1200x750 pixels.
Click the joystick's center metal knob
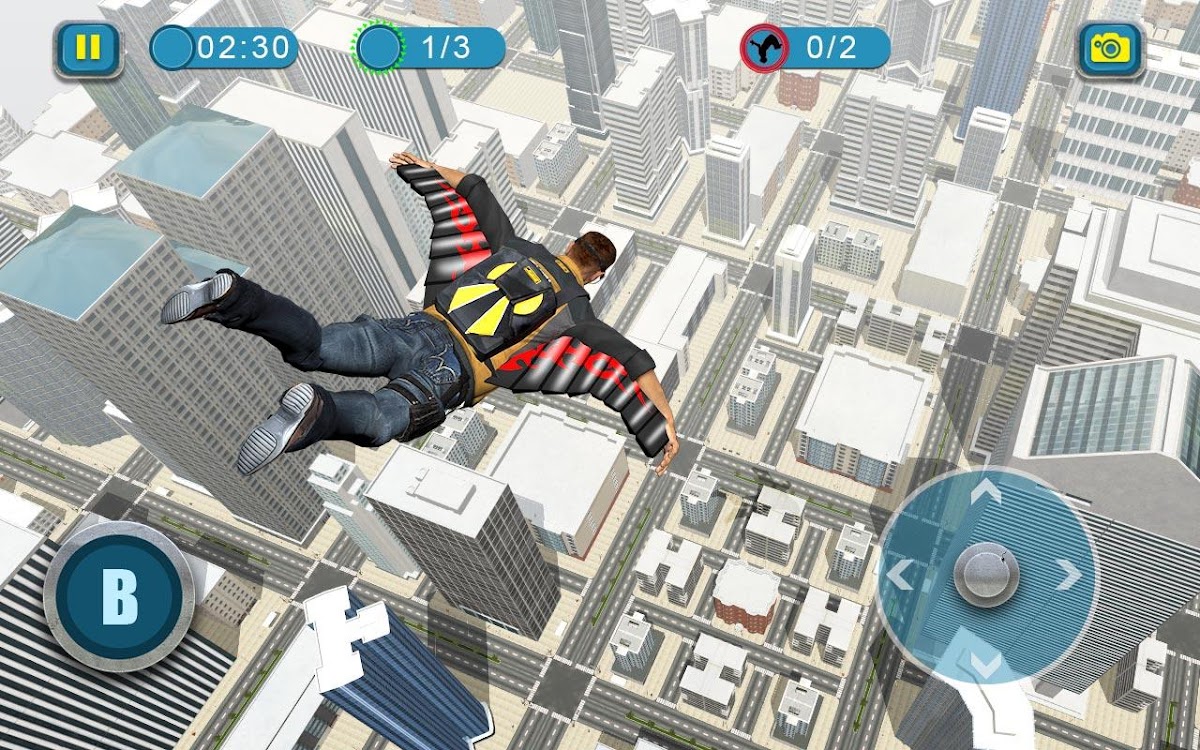point(986,574)
